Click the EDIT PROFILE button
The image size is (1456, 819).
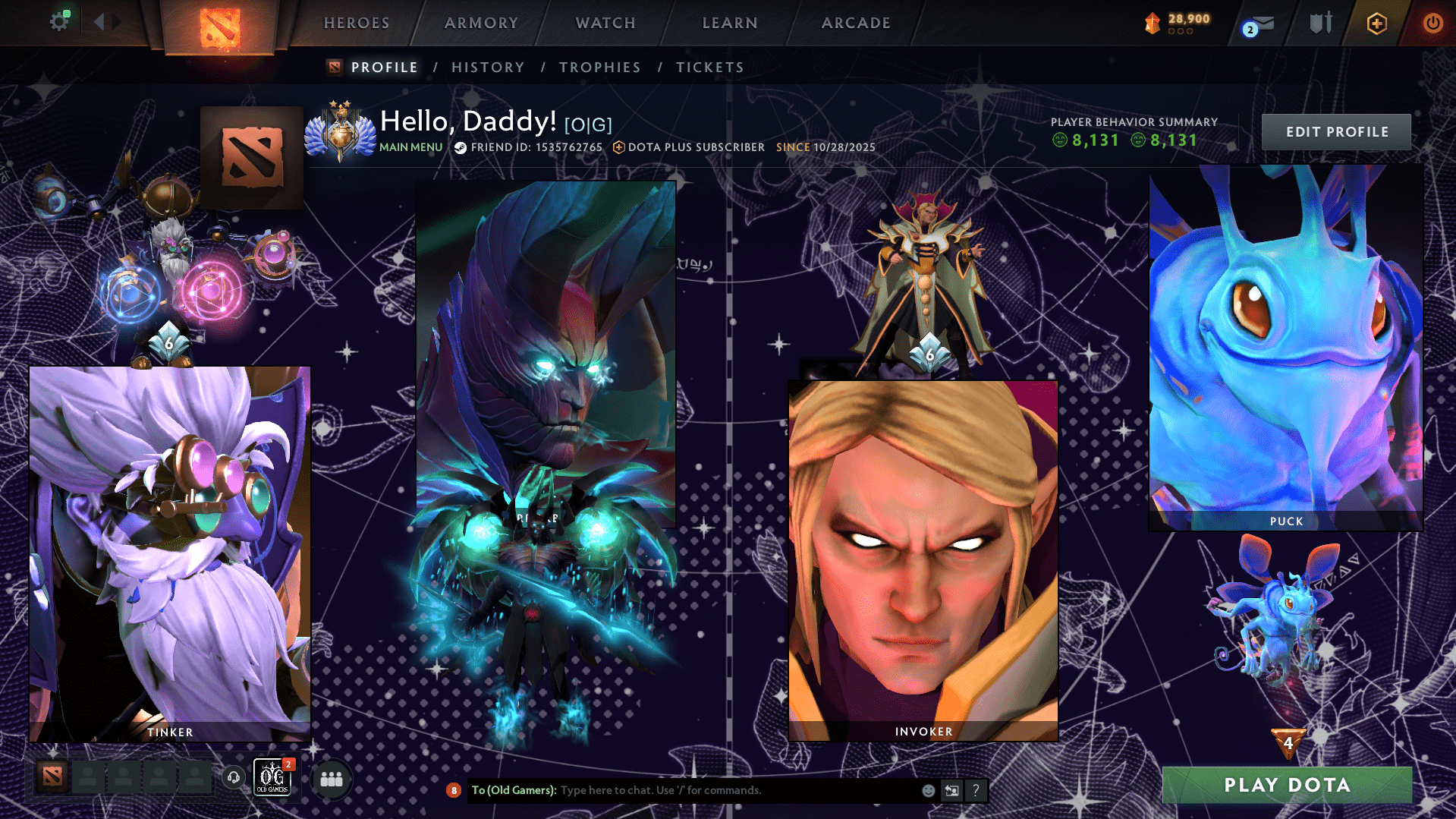1335,131
